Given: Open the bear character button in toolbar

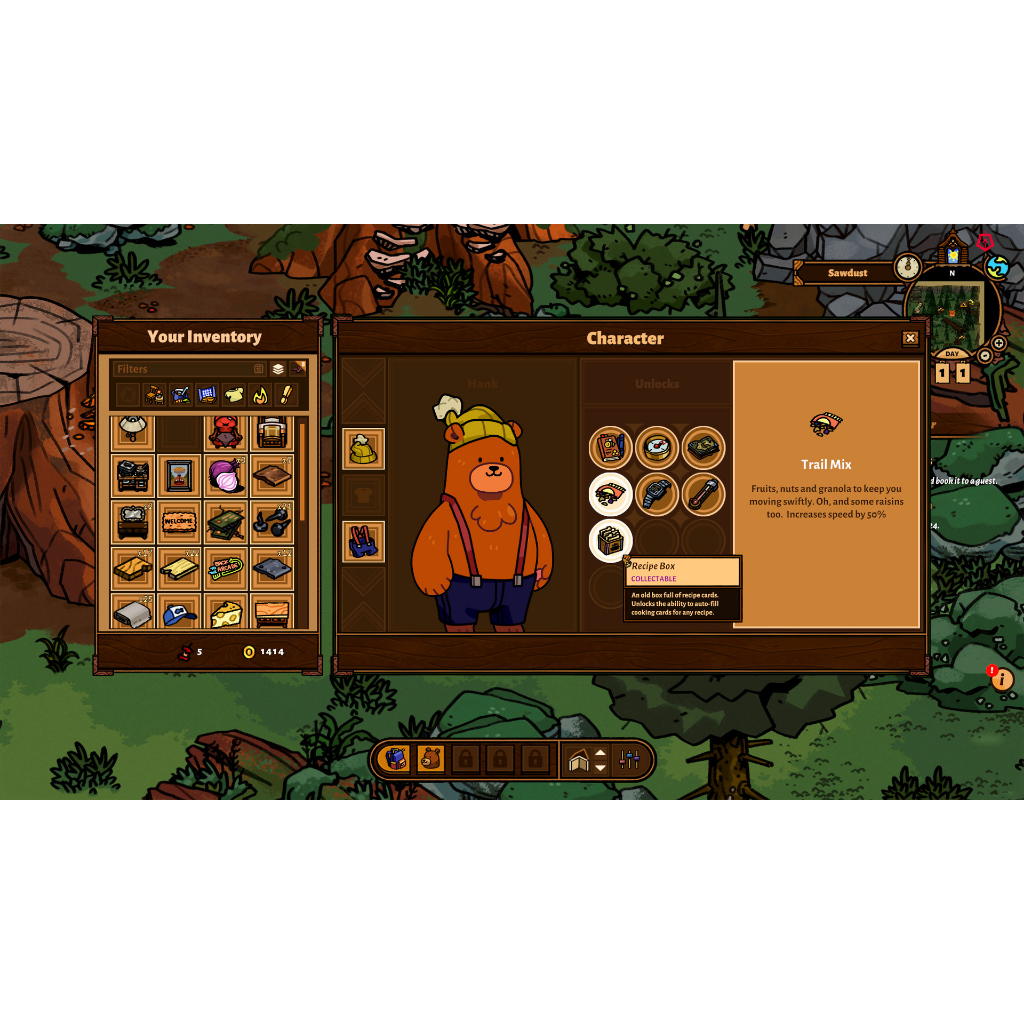Looking at the screenshot, I should tap(431, 759).
